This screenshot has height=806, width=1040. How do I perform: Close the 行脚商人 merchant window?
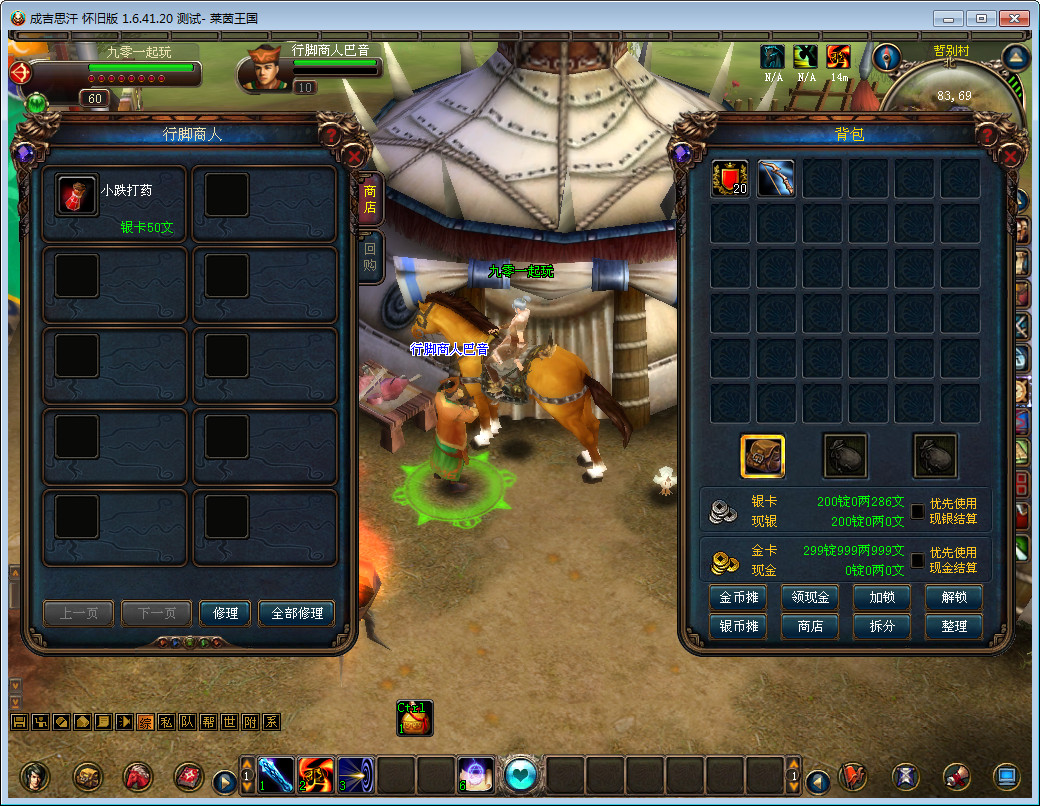(354, 156)
